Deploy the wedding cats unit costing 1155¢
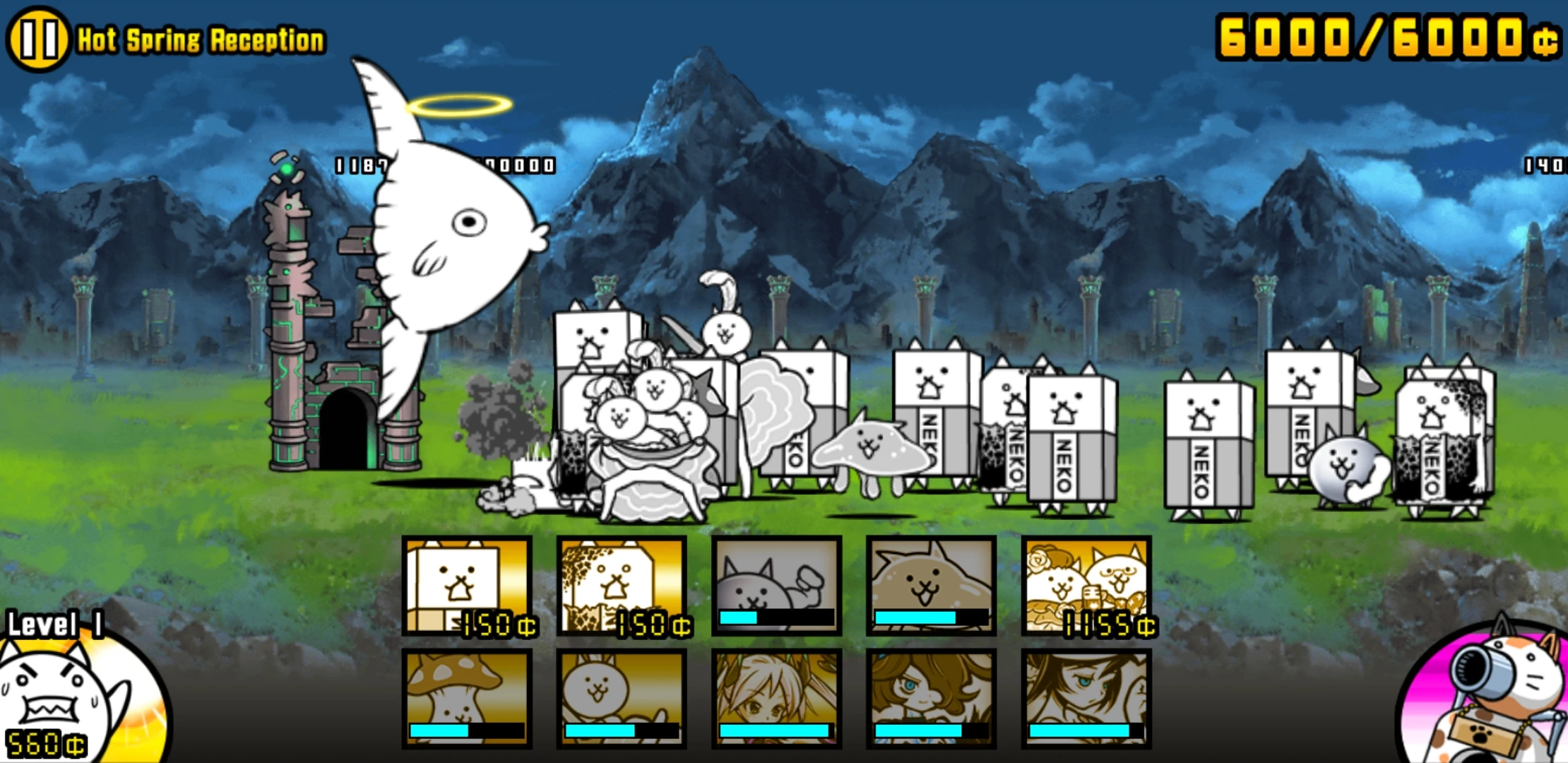This screenshot has width=1568, height=763. tap(1088, 586)
